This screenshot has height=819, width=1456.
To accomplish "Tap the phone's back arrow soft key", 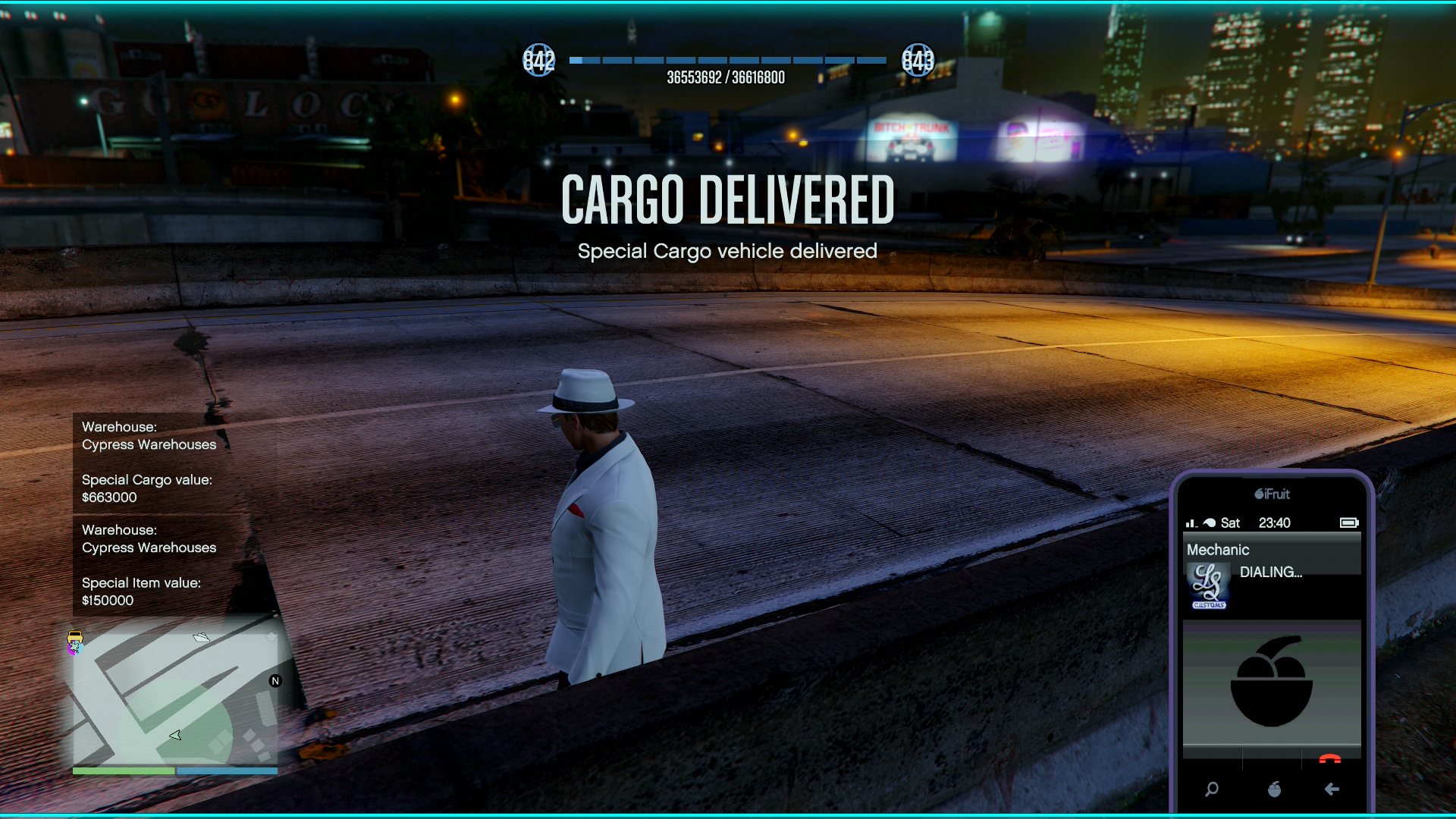I will (1332, 789).
